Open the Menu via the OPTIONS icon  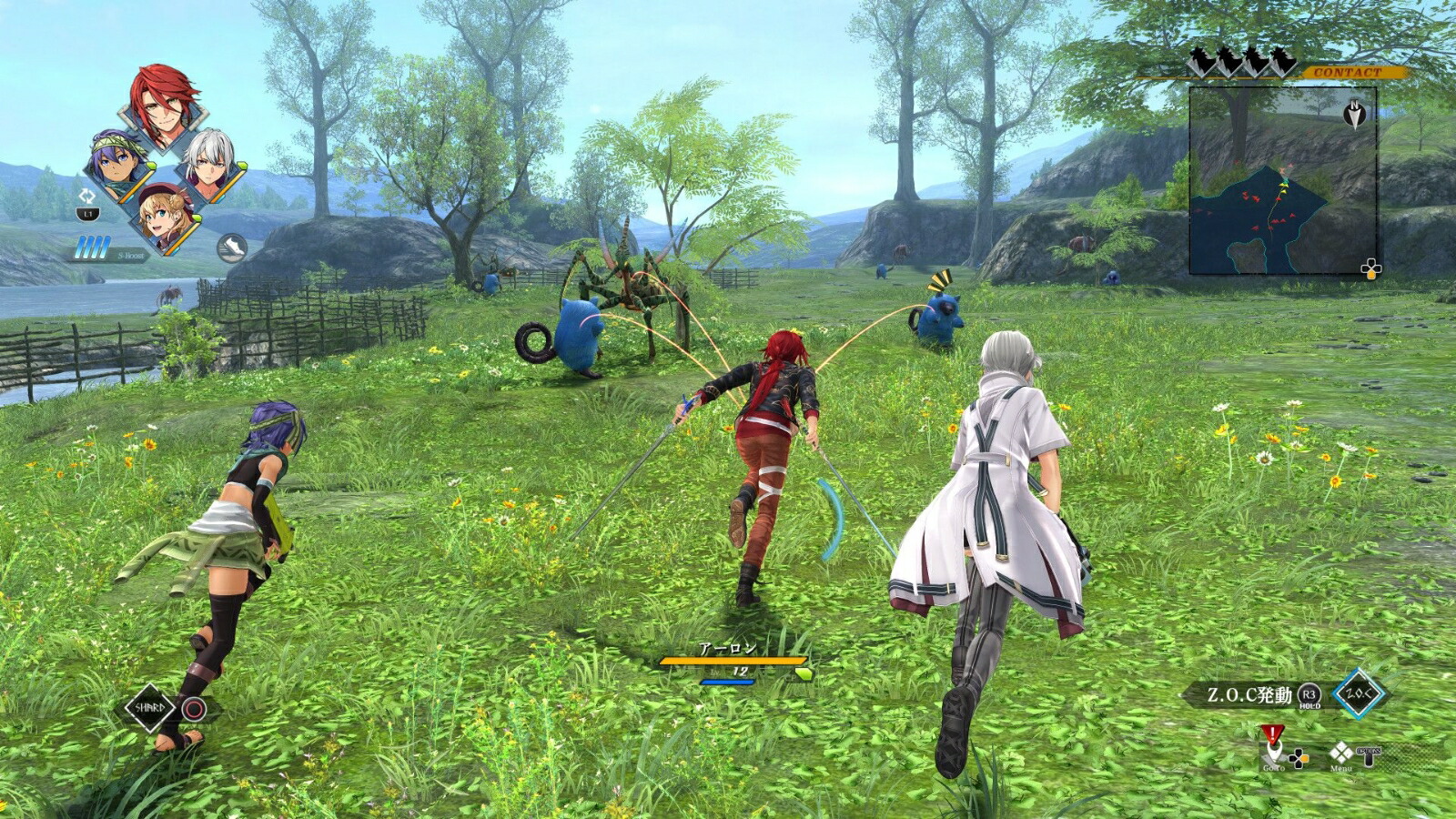[1368, 758]
